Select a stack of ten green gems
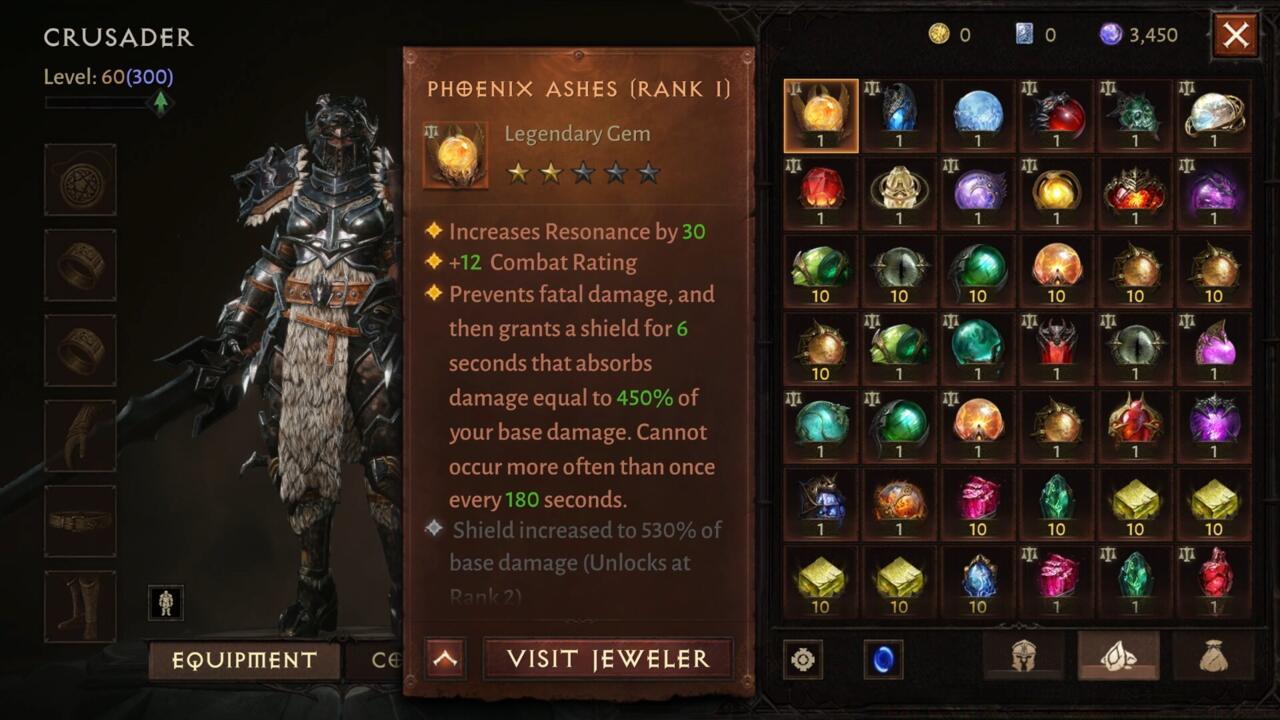This screenshot has height=720, width=1280. point(820,270)
